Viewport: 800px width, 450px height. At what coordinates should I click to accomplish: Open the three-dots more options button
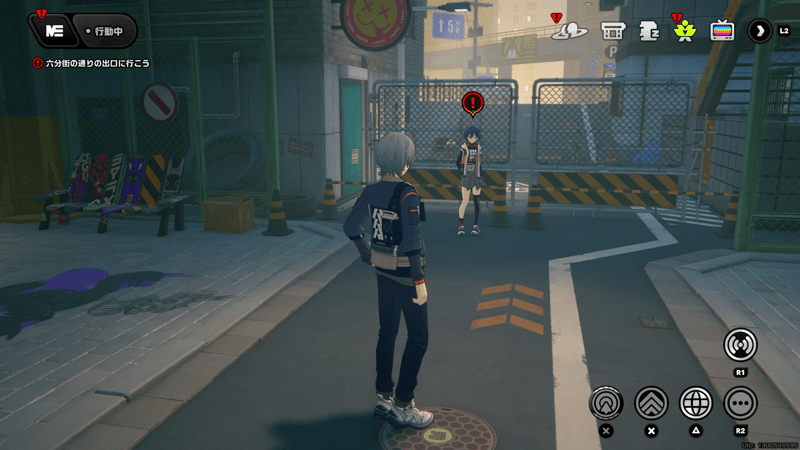[740, 402]
